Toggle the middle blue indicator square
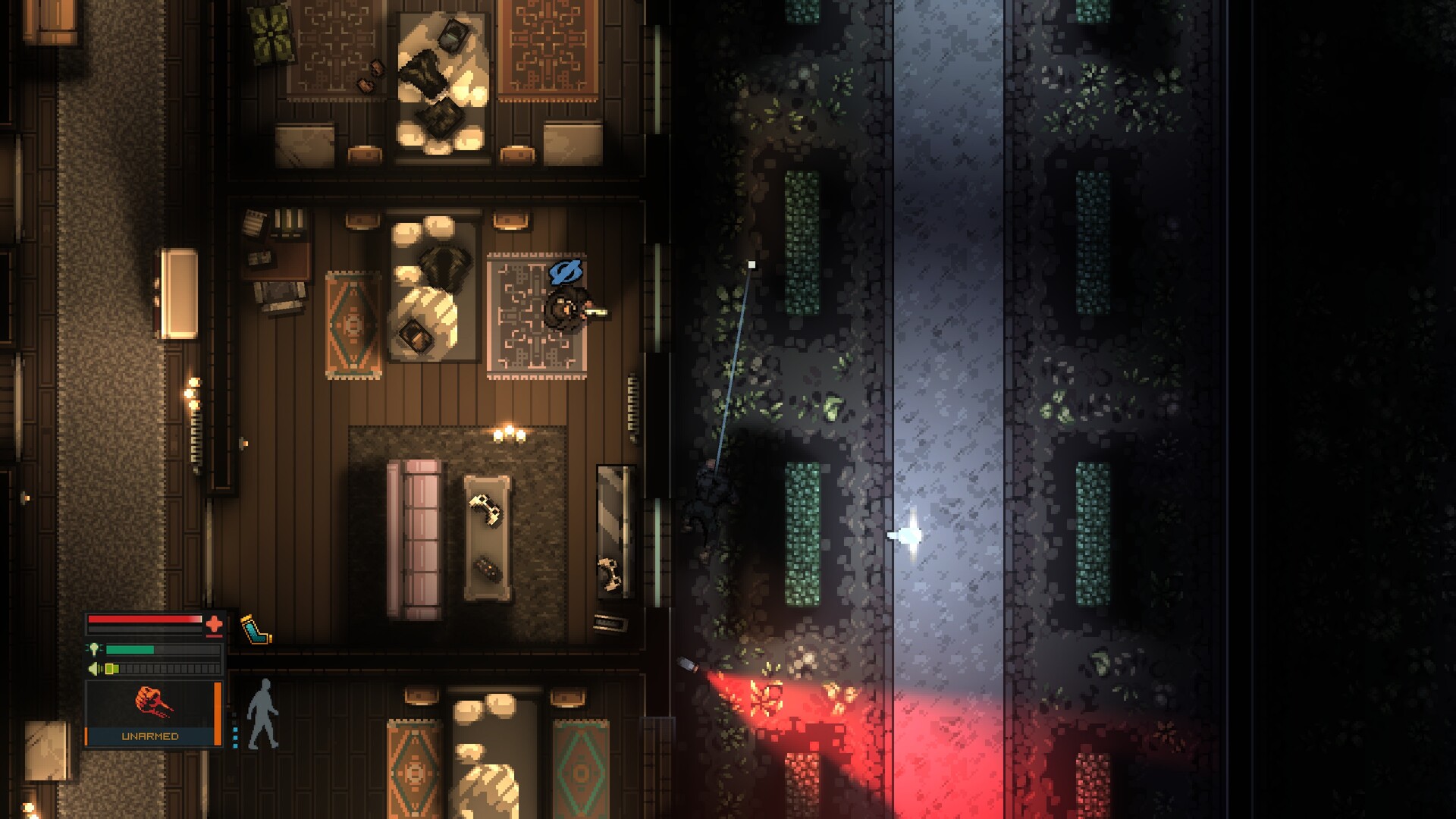 click(x=236, y=738)
